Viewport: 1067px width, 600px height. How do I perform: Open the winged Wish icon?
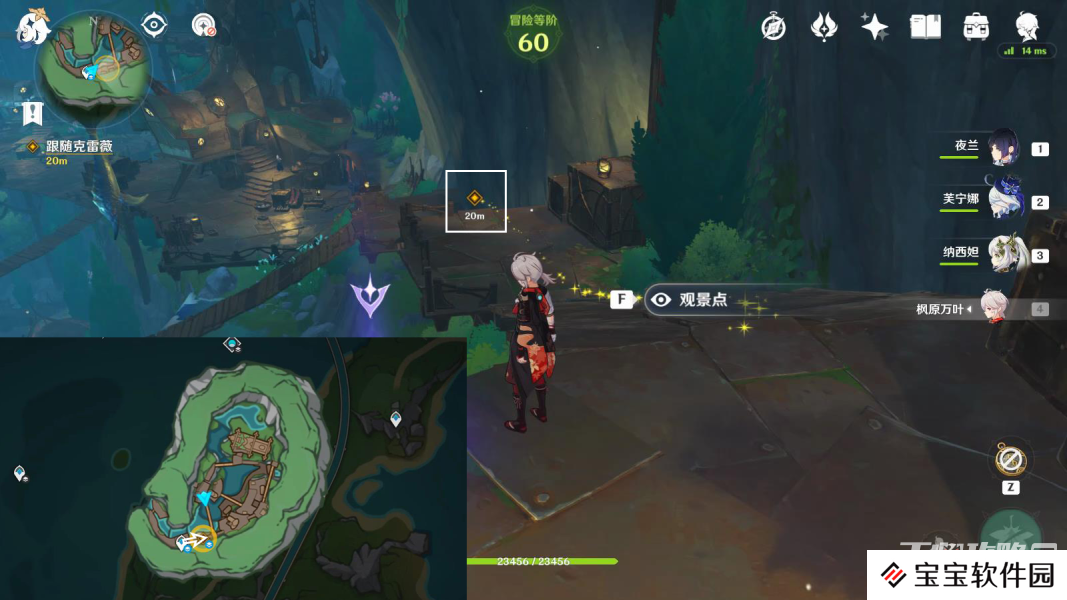pyautogui.click(x=823, y=27)
